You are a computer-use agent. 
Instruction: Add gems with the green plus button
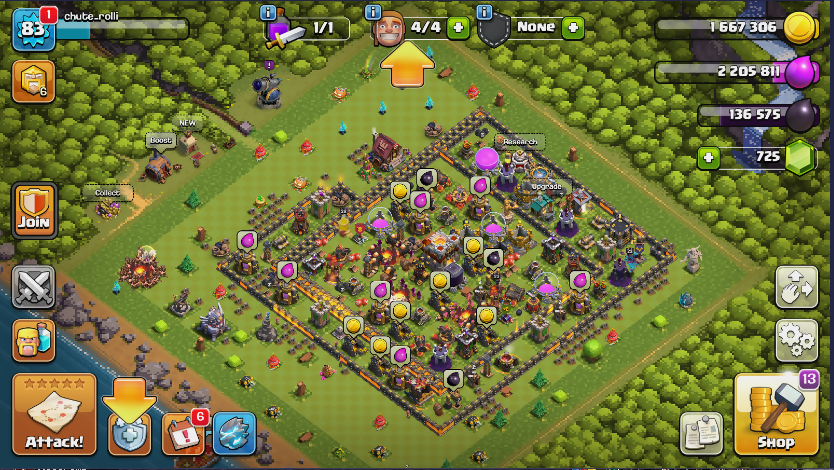(709, 157)
